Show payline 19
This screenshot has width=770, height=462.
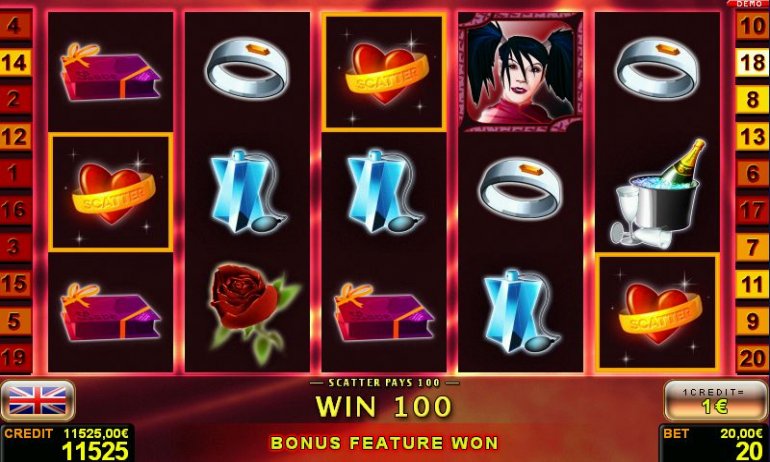tap(15, 357)
